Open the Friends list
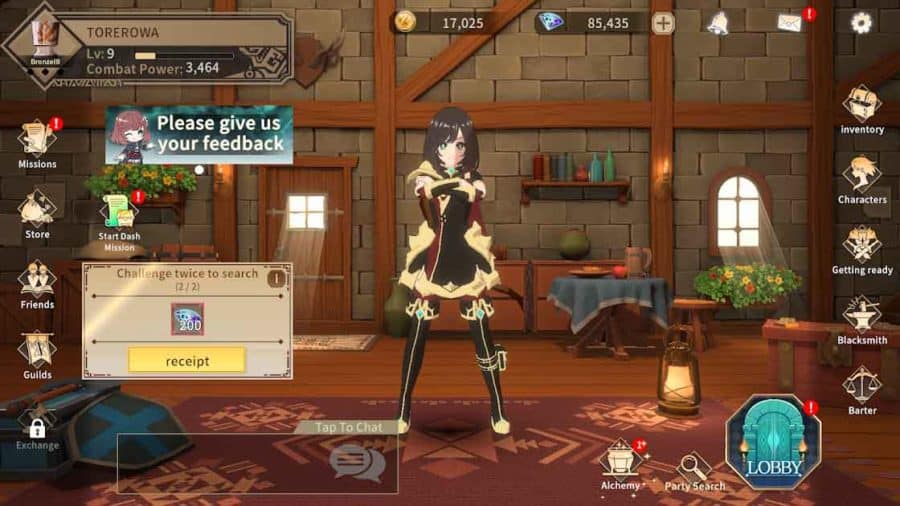This screenshot has height=506, width=900. click(x=37, y=281)
